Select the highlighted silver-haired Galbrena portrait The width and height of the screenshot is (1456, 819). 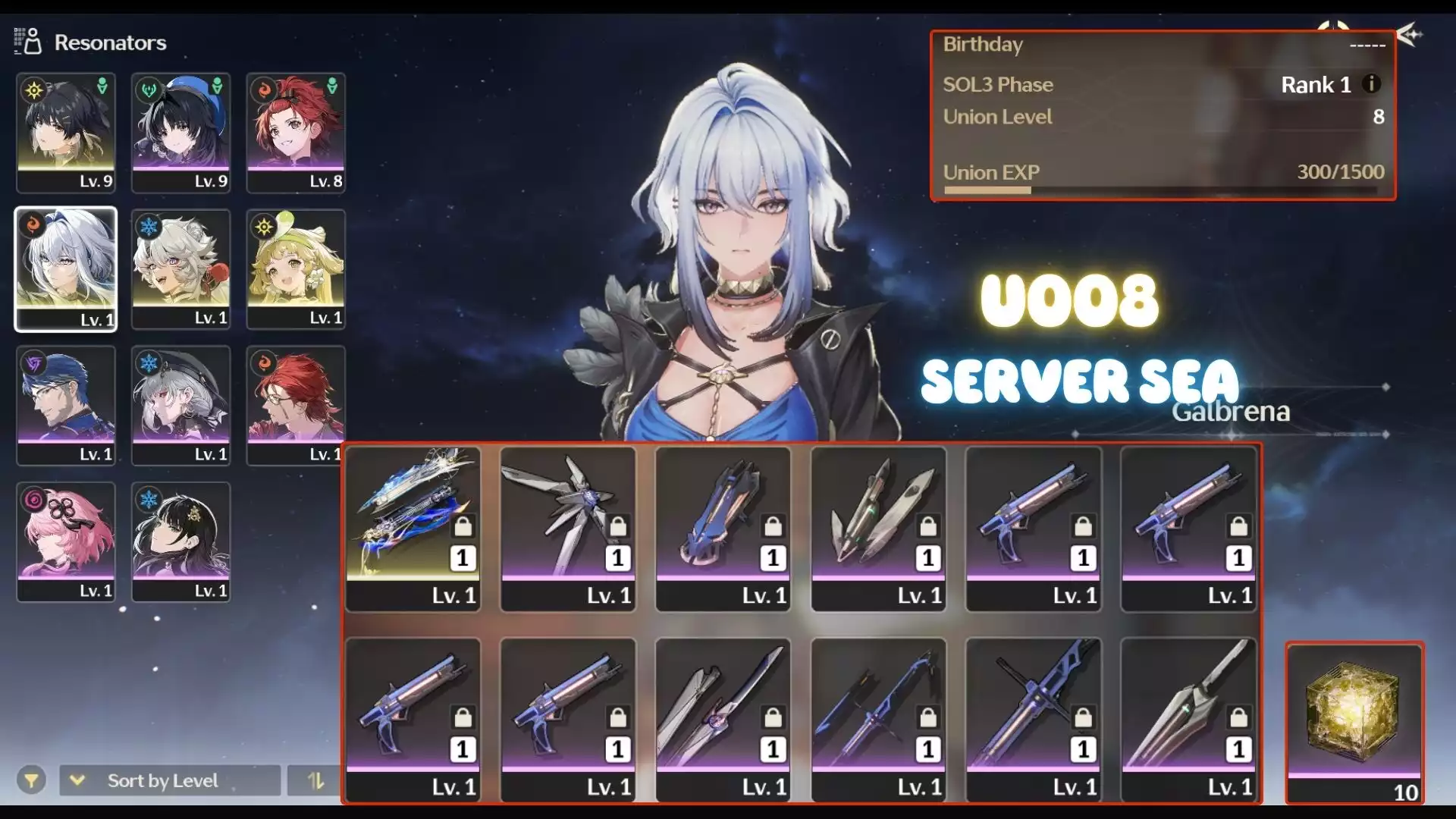66,269
